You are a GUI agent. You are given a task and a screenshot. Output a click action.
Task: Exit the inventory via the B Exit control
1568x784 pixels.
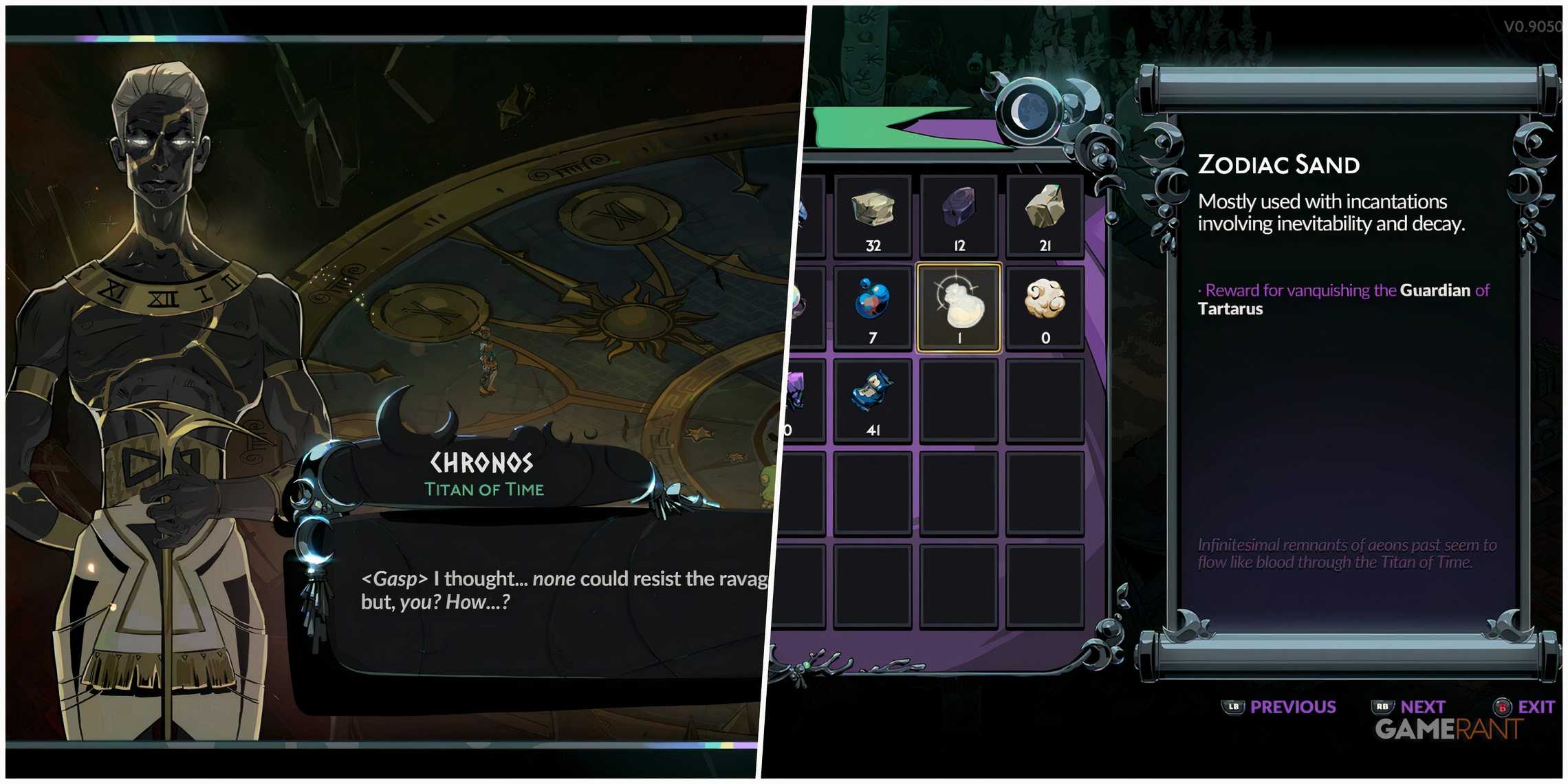(1521, 706)
